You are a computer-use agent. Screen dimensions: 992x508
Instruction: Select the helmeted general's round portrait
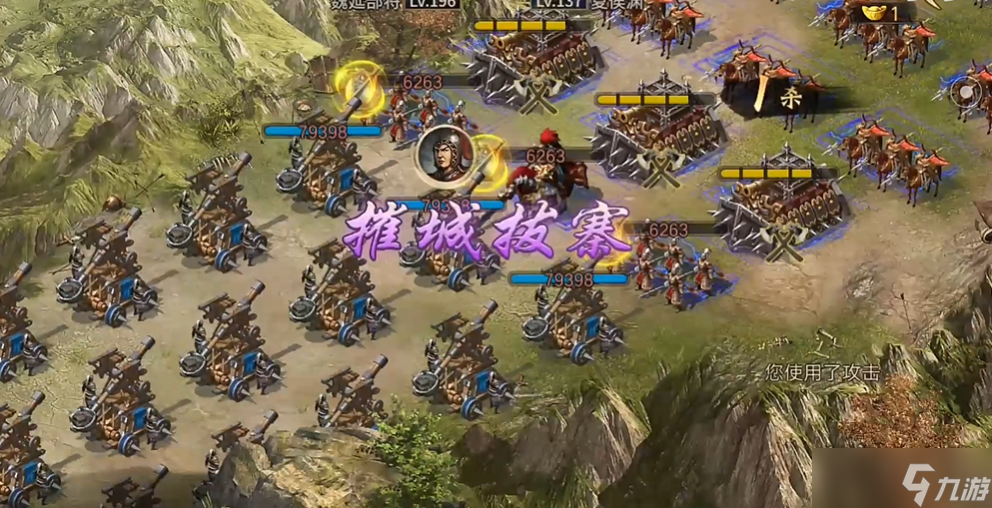click(445, 155)
